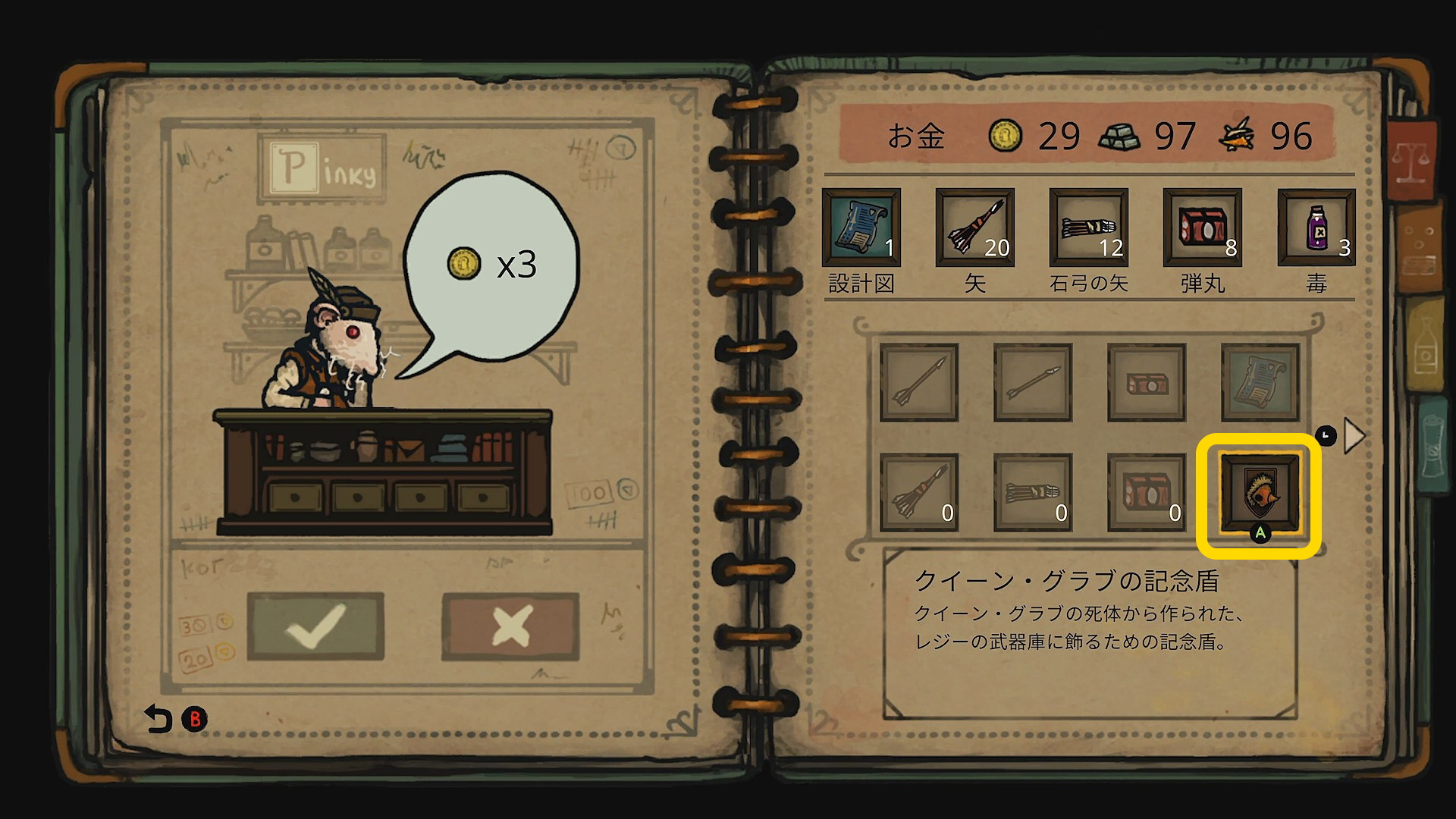Select the 設計図 blueprint slot
The image size is (1456, 819).
pos(861,227)
